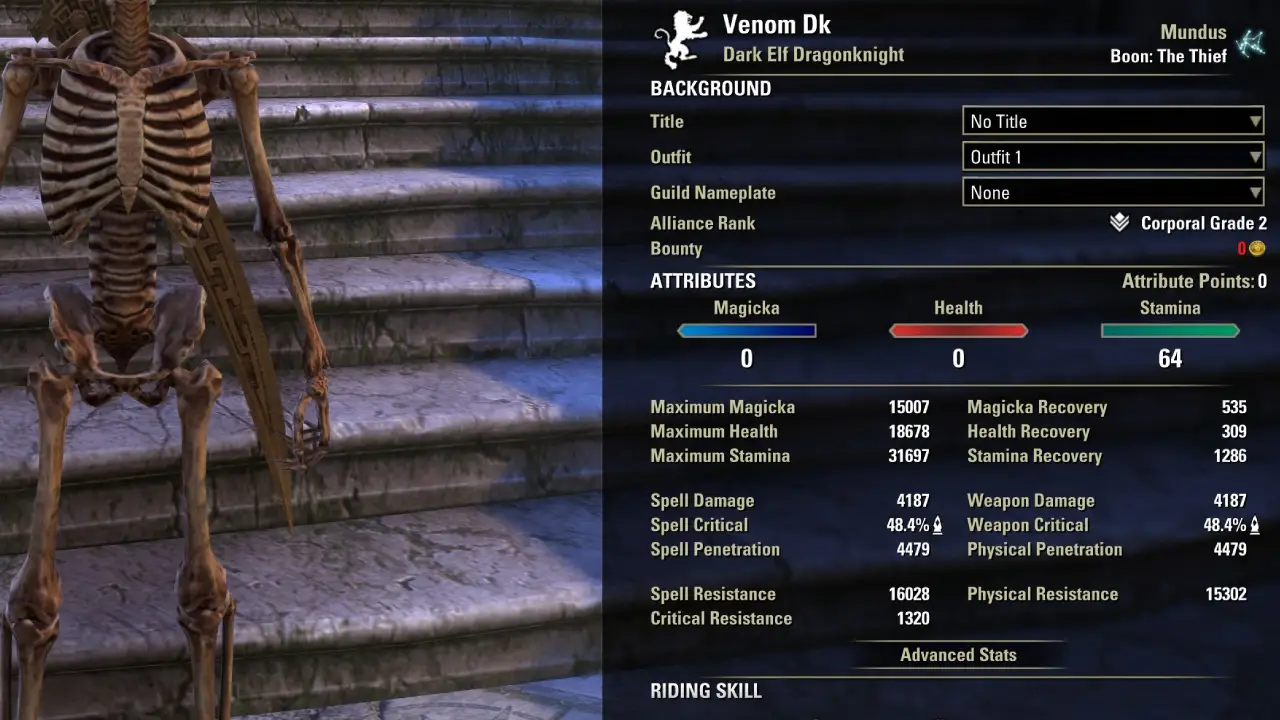This screenshot has width=1280, height=720.
Task: Click the lion alliance emblem
Action: 680,40
